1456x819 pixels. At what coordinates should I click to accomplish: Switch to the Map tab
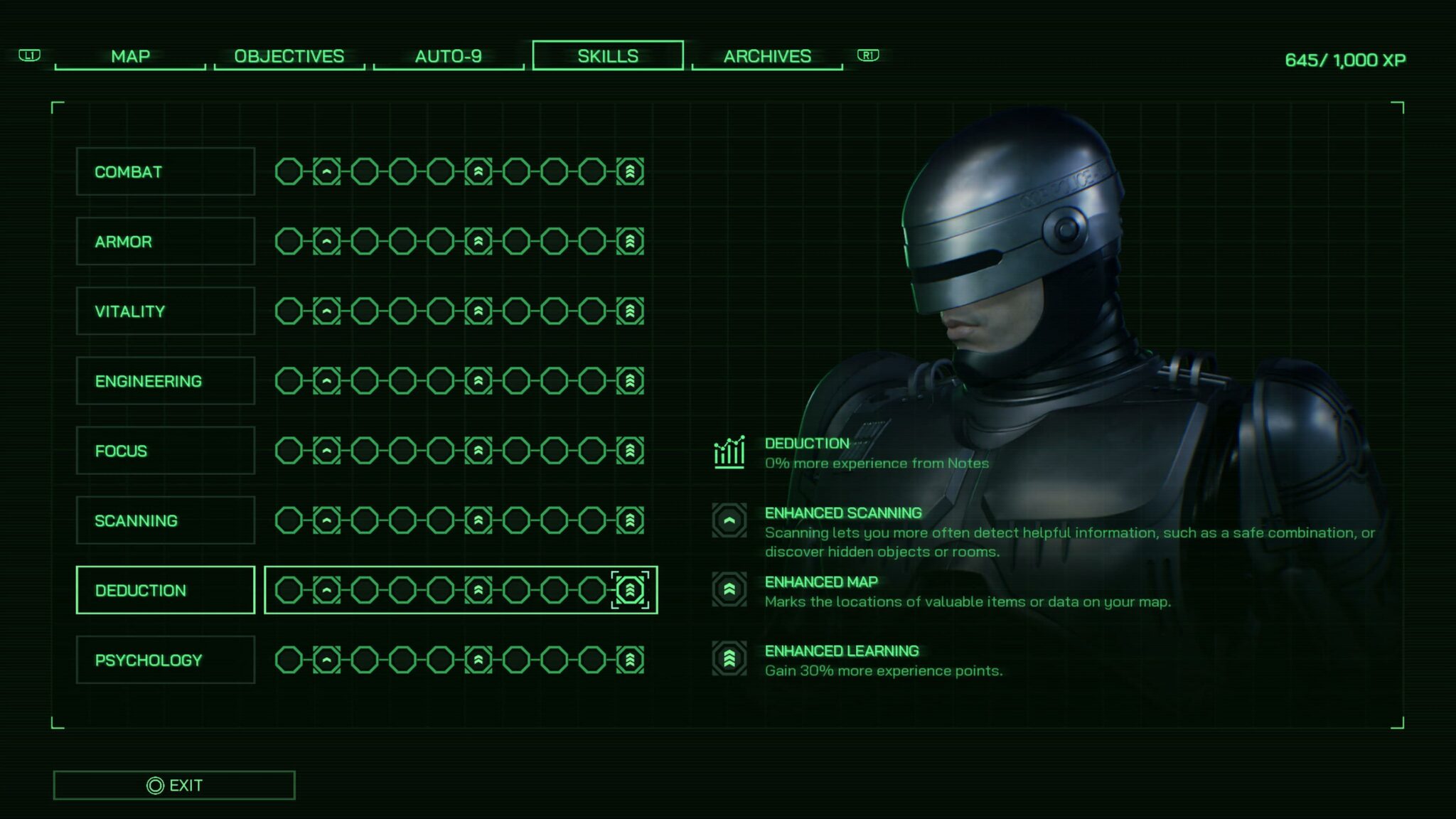pyautogui.click(x=130, y=56)
